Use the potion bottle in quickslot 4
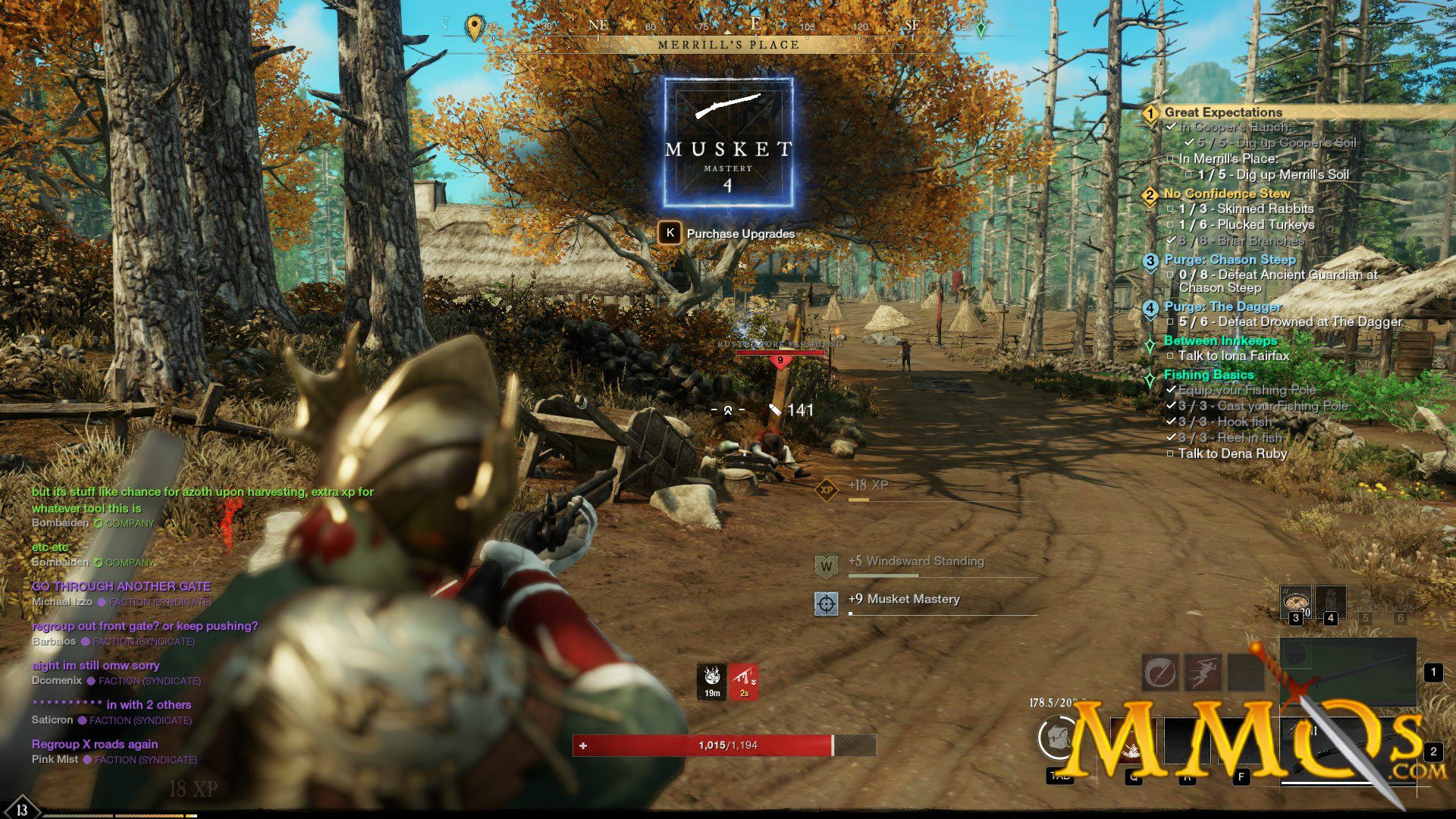 pos(1330,602)
